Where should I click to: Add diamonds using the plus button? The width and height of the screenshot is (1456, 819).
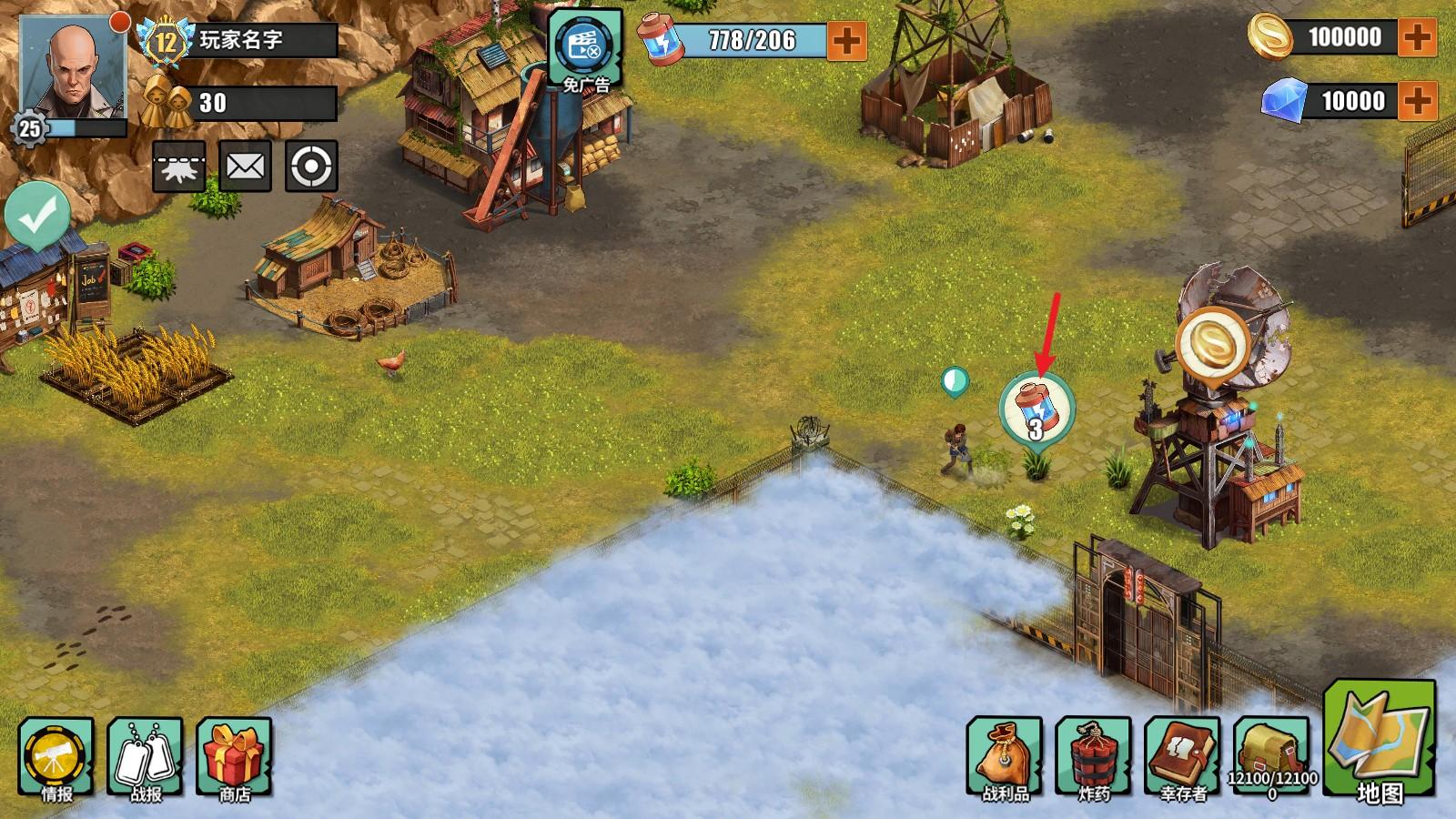coord(1417,100)
